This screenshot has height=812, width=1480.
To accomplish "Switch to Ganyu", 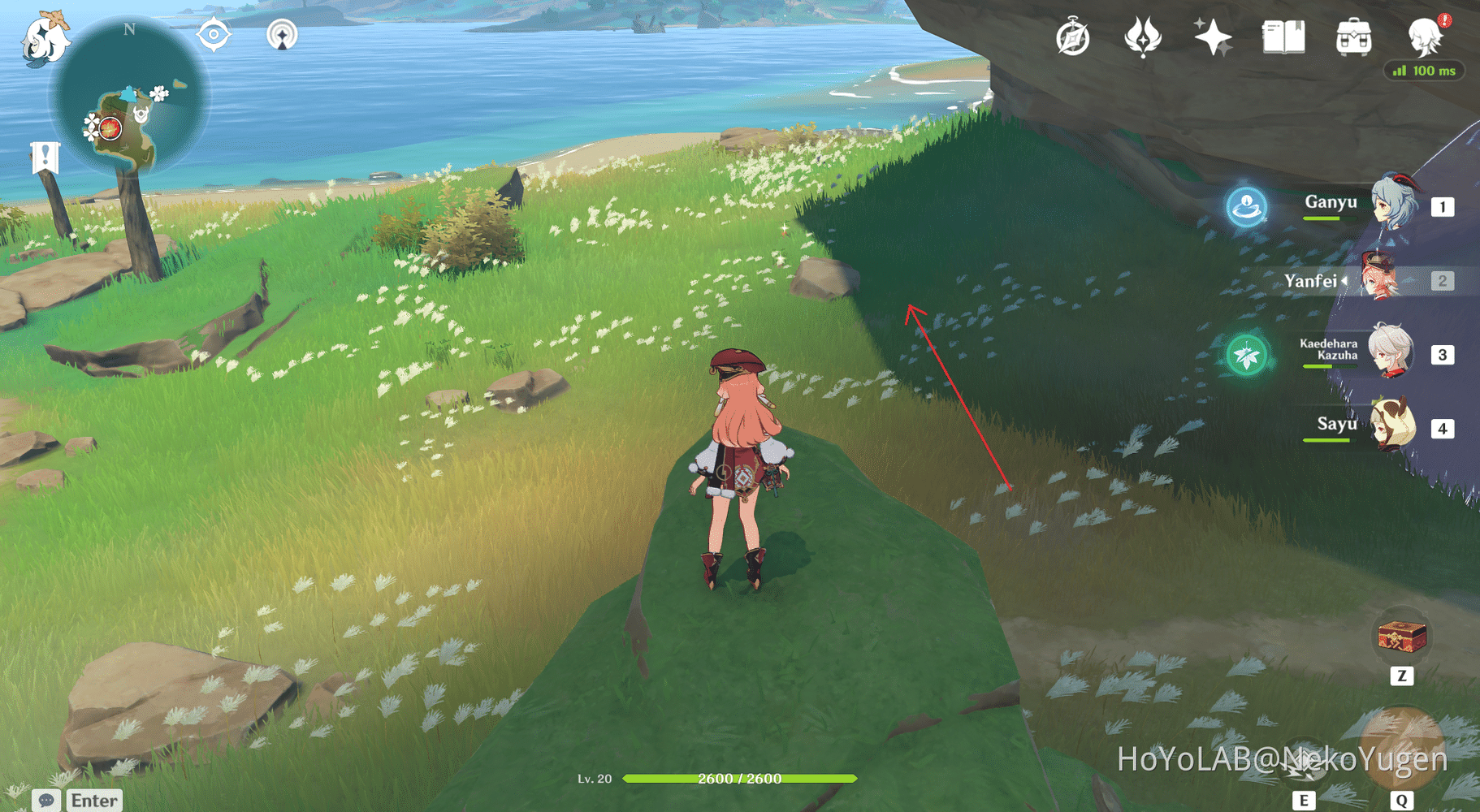I will (1394, 204).
